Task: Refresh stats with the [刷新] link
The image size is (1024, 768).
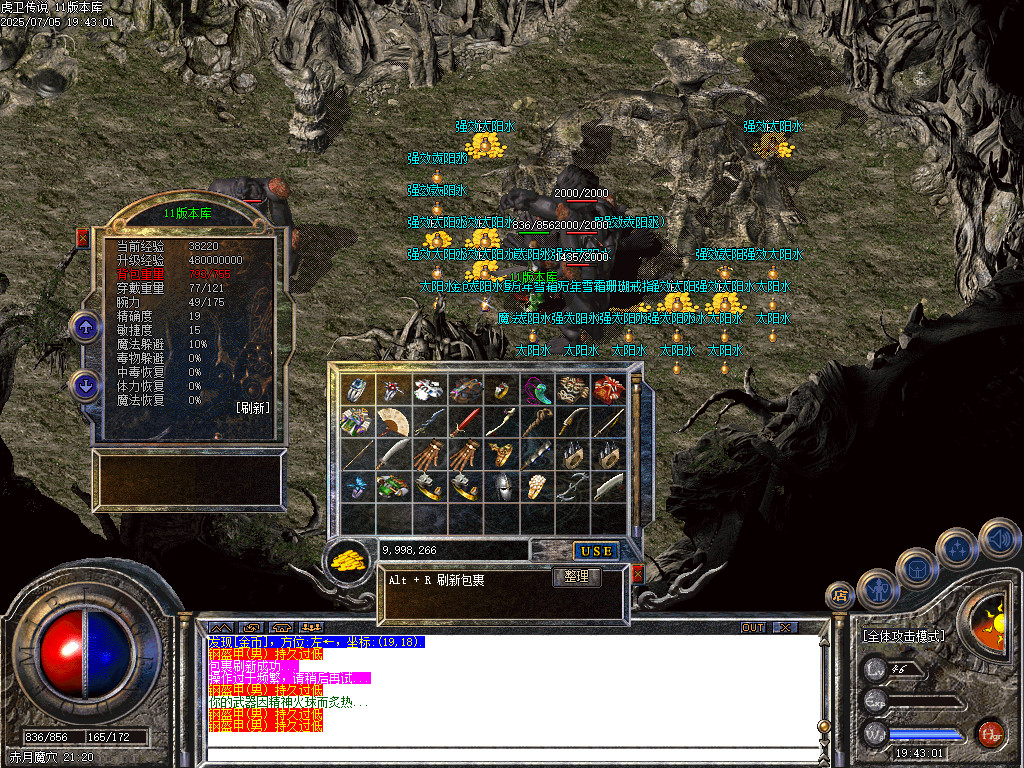Action: coord(253,408)
